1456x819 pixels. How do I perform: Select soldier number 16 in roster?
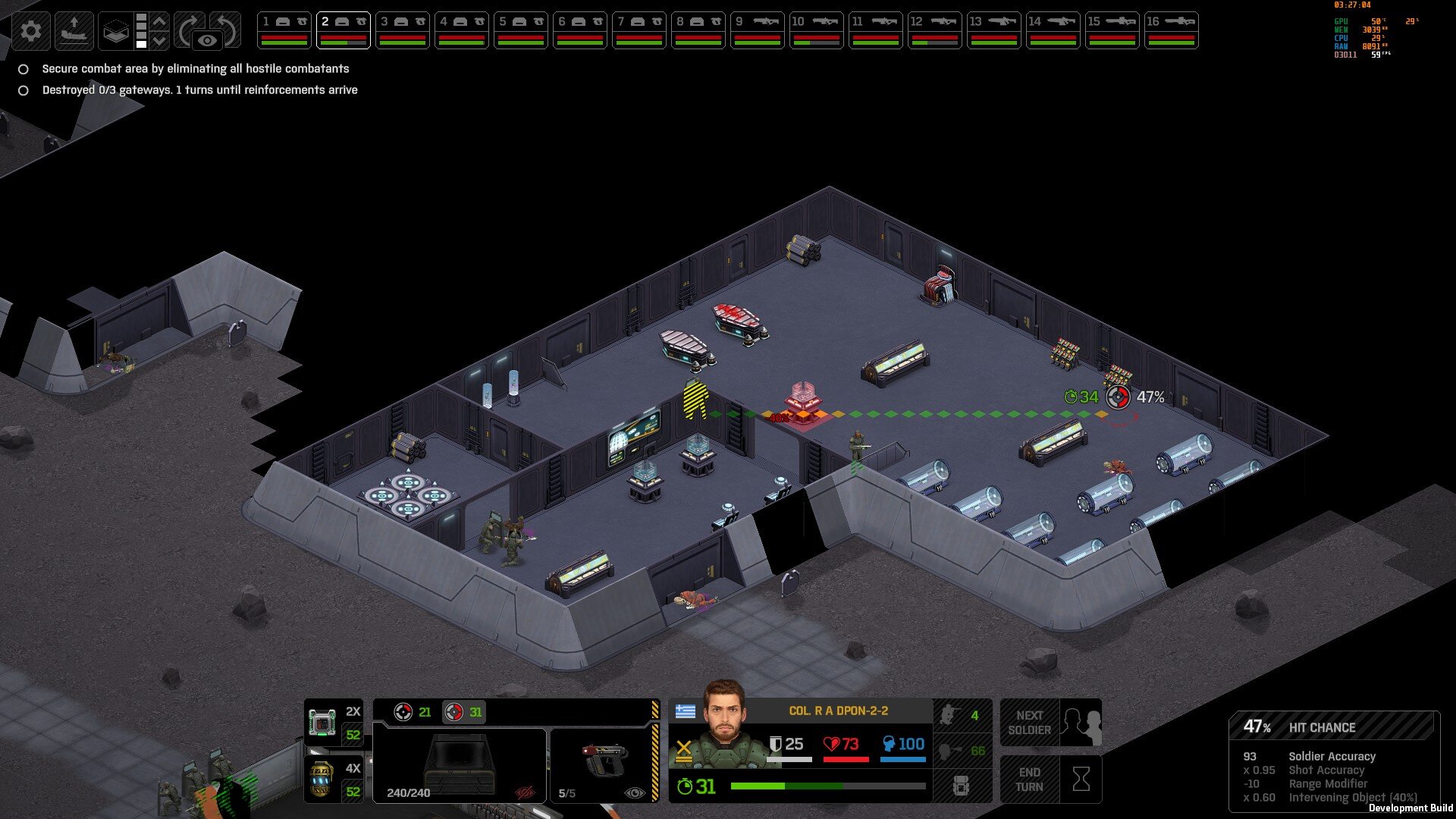(x=1172, y=30)
